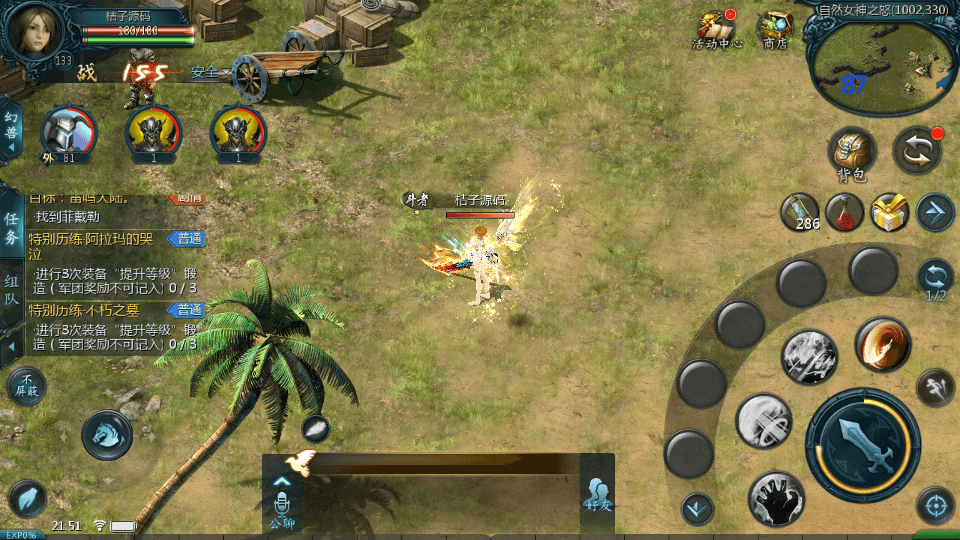Activate the black hand skill
960x540 pixels.
tap(776, 498)
